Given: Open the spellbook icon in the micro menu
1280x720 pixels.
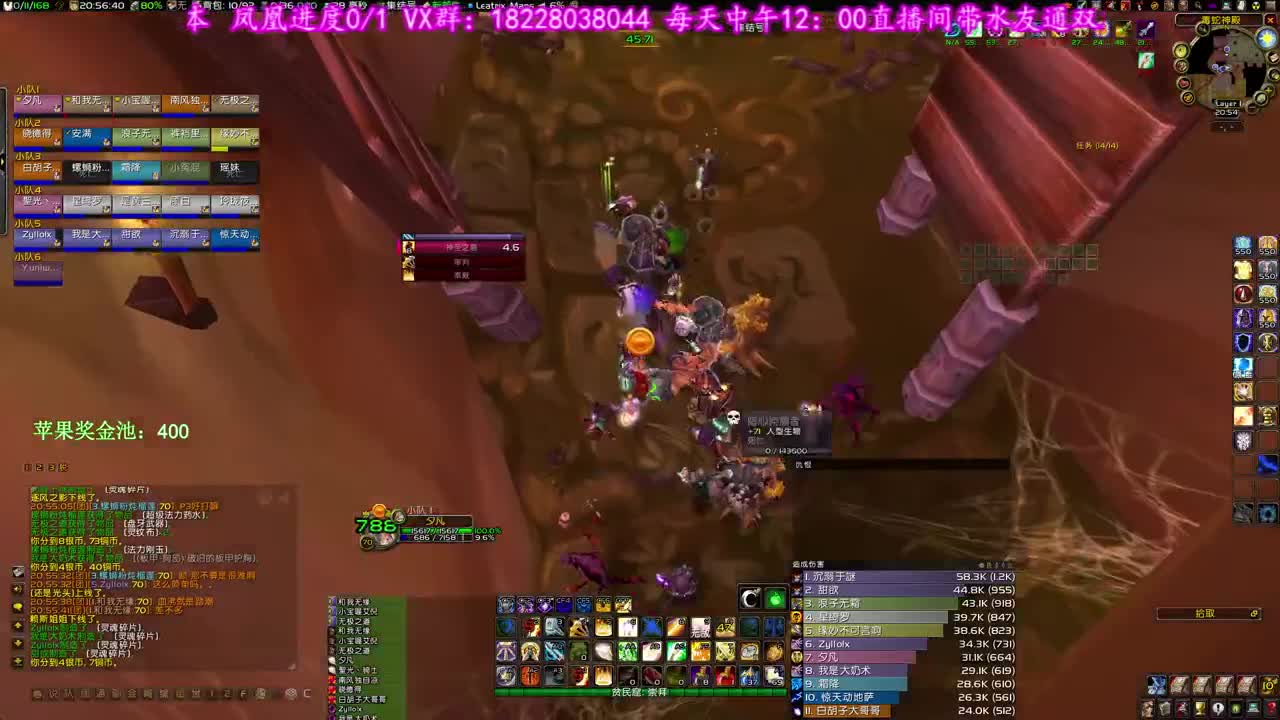Looking at the screenshot, I should click(x=1165, y=708).
